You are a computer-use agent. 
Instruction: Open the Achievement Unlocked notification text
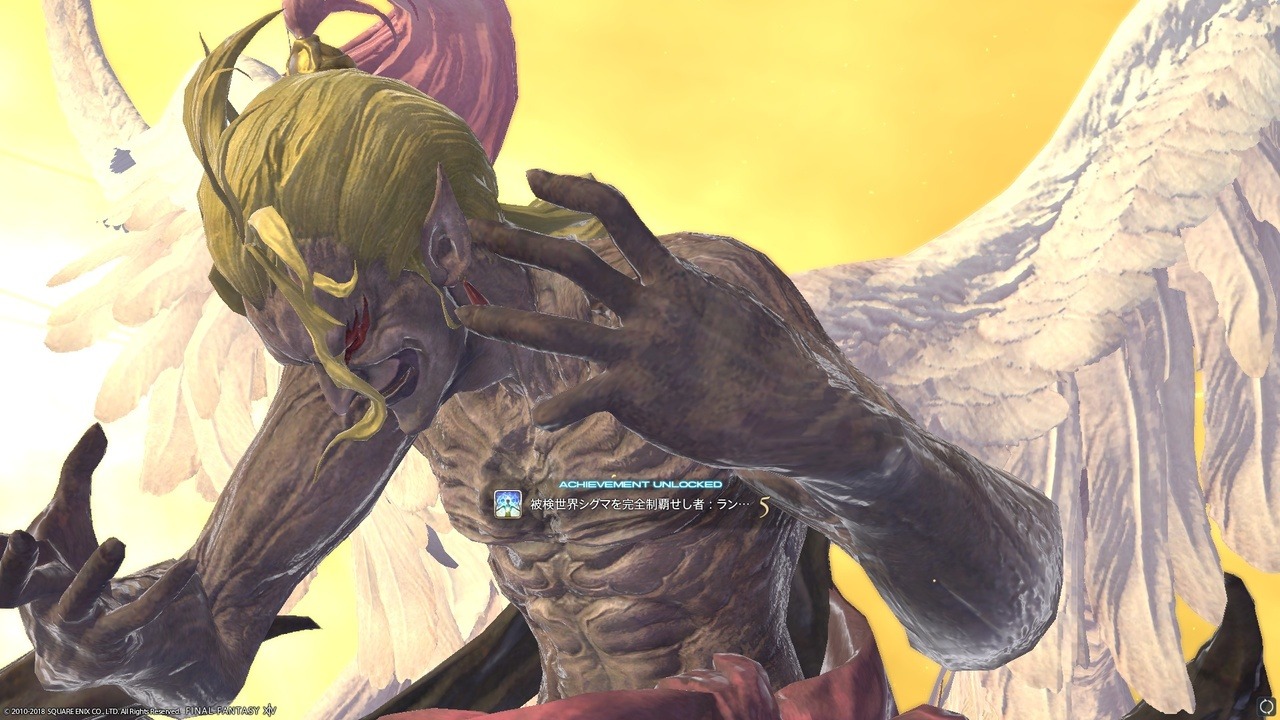(x=640, y=505)
